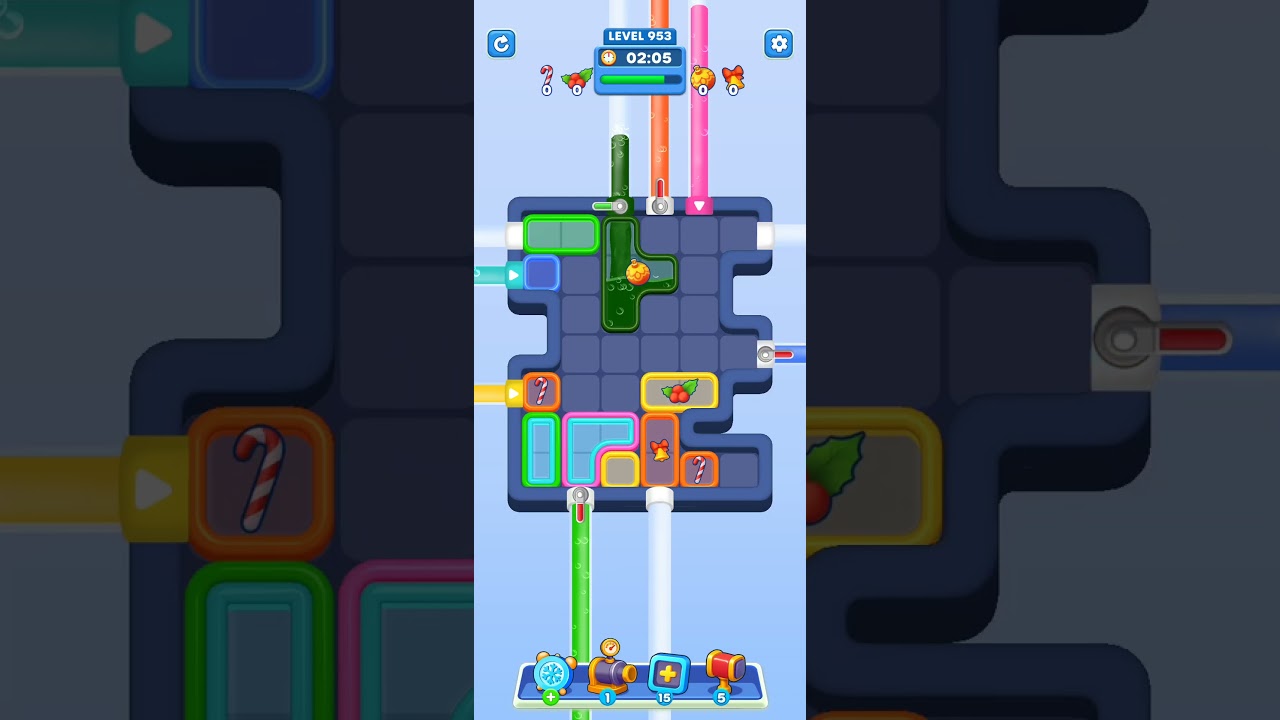Tap the LEVEL 953 banner
Screen dimensions: 1280x720
(x=639, y=36)
